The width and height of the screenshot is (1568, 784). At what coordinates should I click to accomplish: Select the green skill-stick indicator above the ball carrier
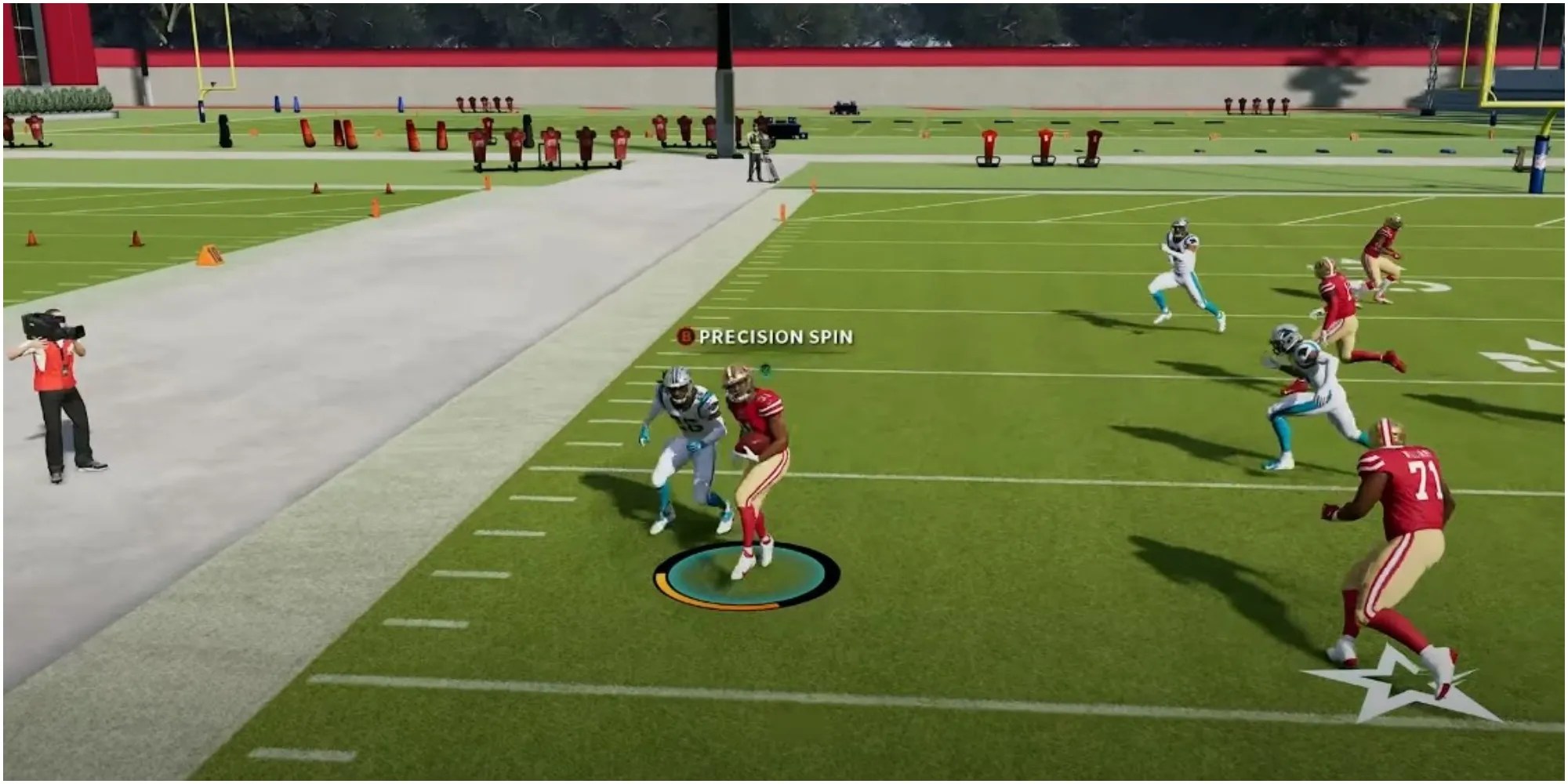[765, 370]
